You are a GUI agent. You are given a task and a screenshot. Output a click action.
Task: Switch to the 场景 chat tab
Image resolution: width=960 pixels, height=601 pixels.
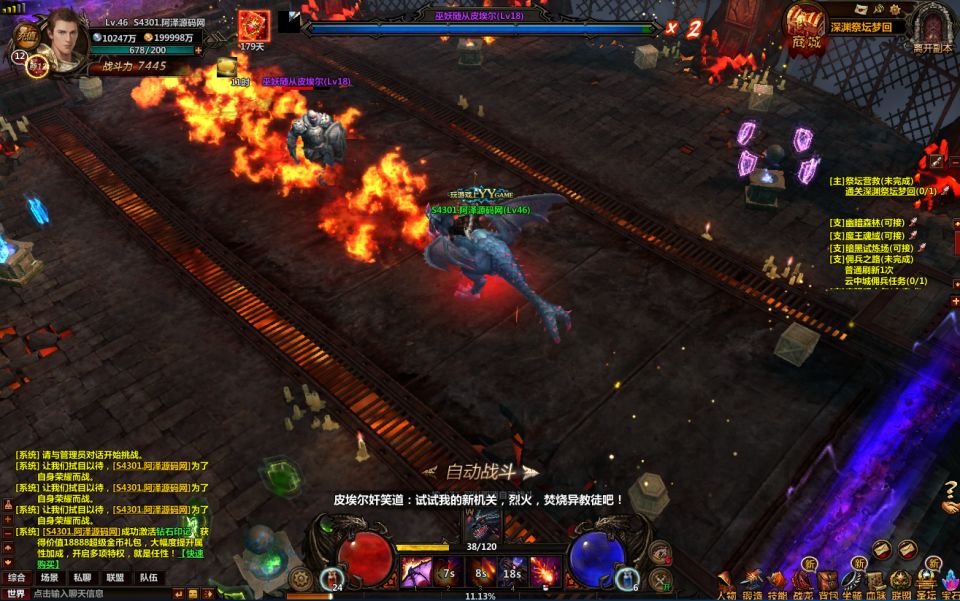[49, 577]
